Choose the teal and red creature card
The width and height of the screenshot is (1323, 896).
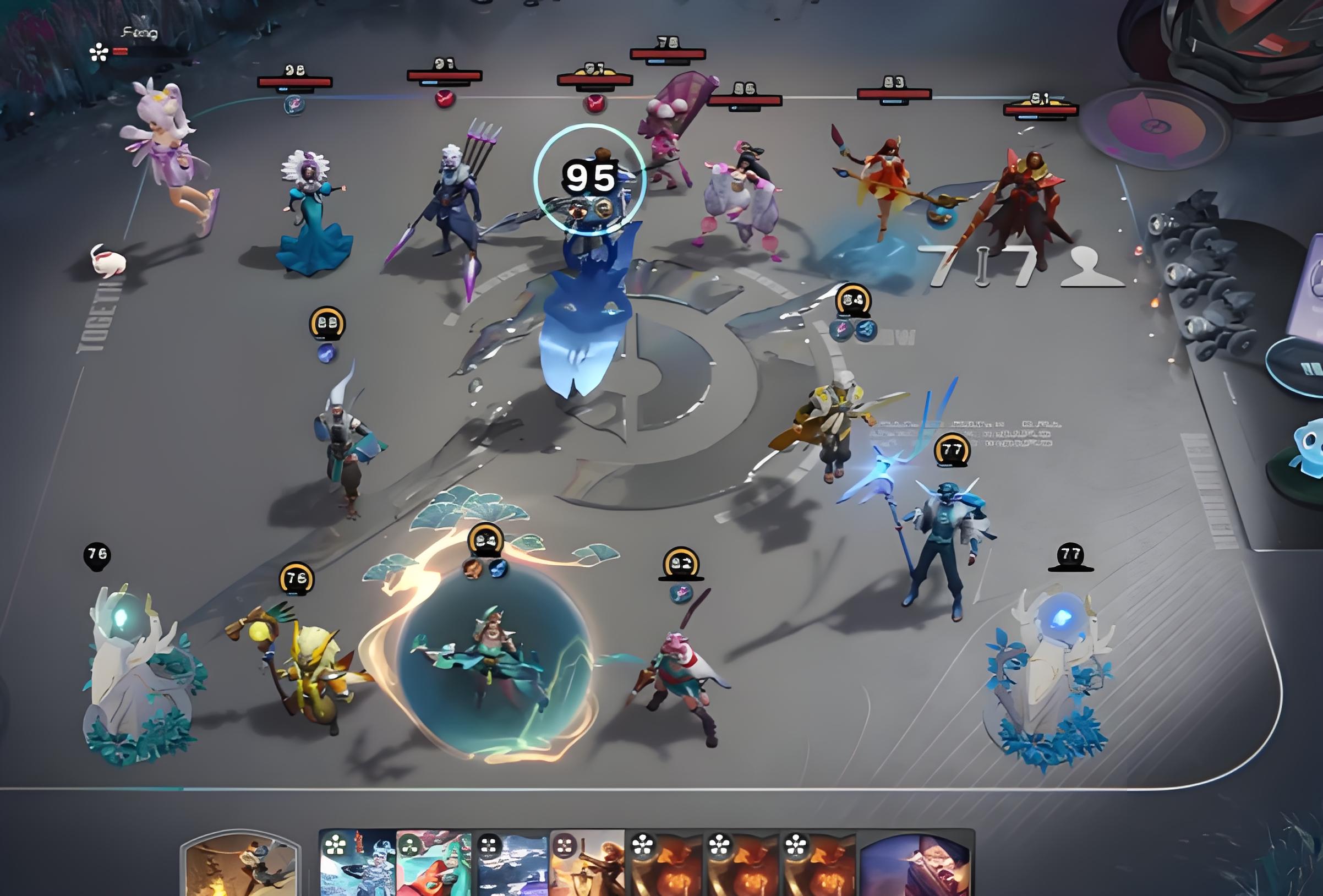pyautogui.click(x=434, y=865)
